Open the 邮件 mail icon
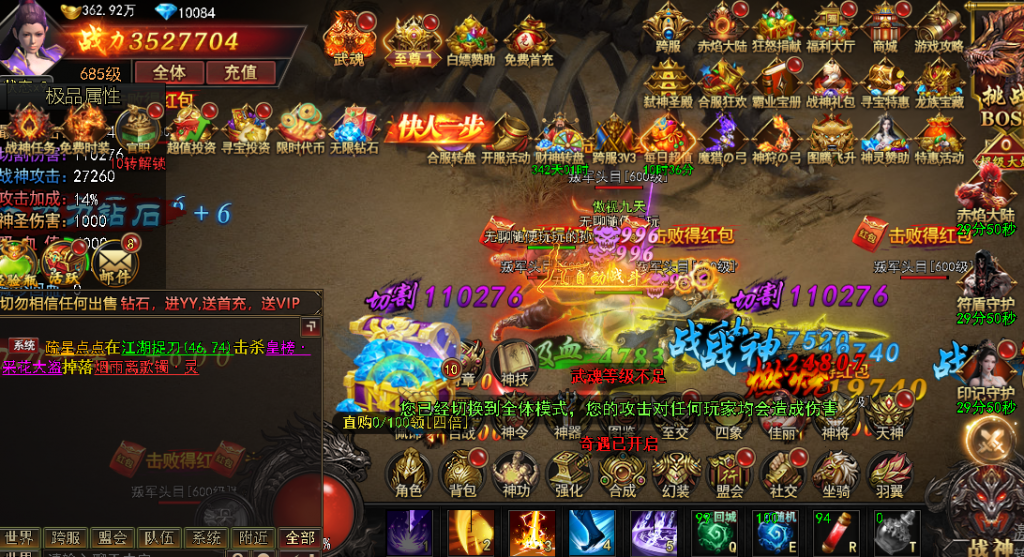Viewport: 1024px width, 557px height. 113,264
